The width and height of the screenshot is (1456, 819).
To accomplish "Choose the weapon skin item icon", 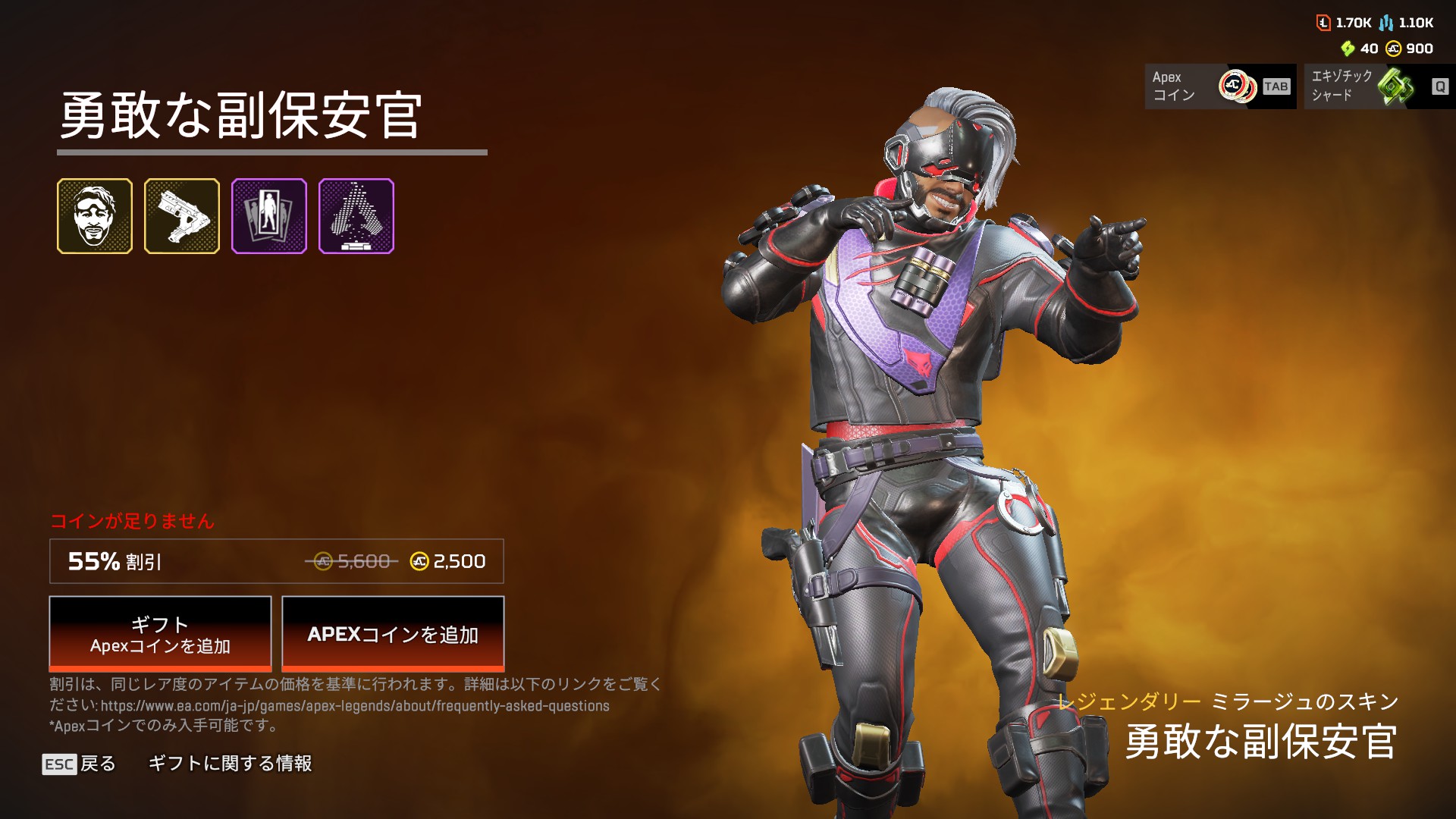I will point(182,216).
